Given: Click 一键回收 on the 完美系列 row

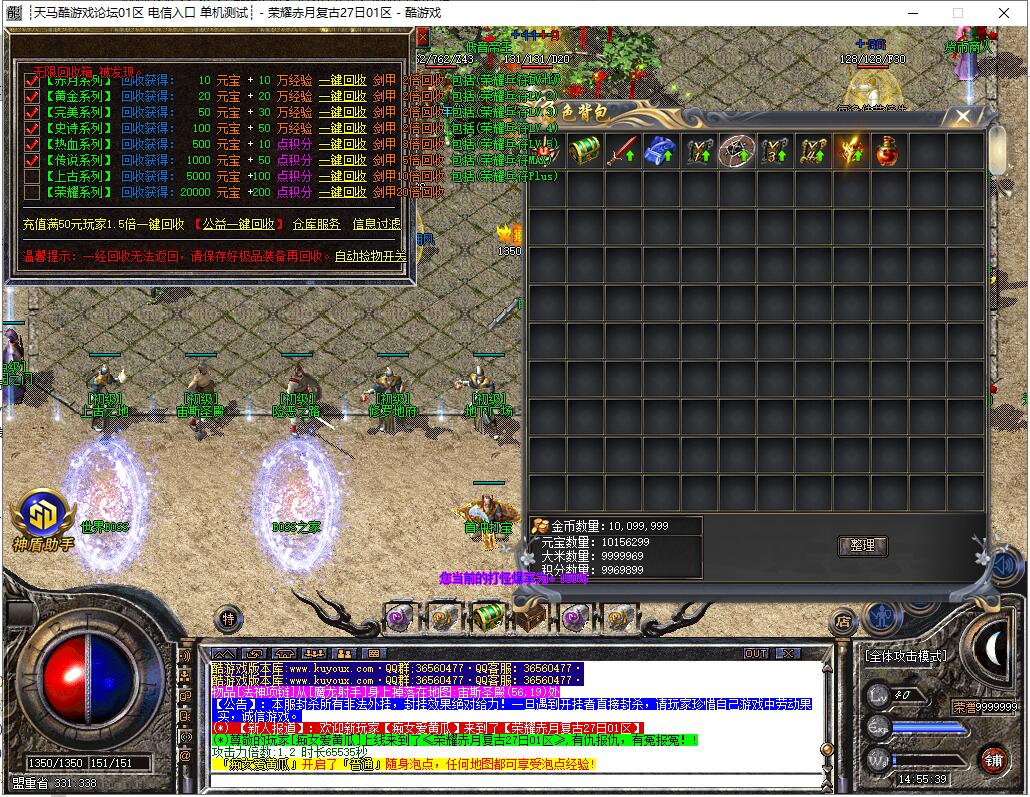Looking at the screenshot, I should [x=342, y=112].
